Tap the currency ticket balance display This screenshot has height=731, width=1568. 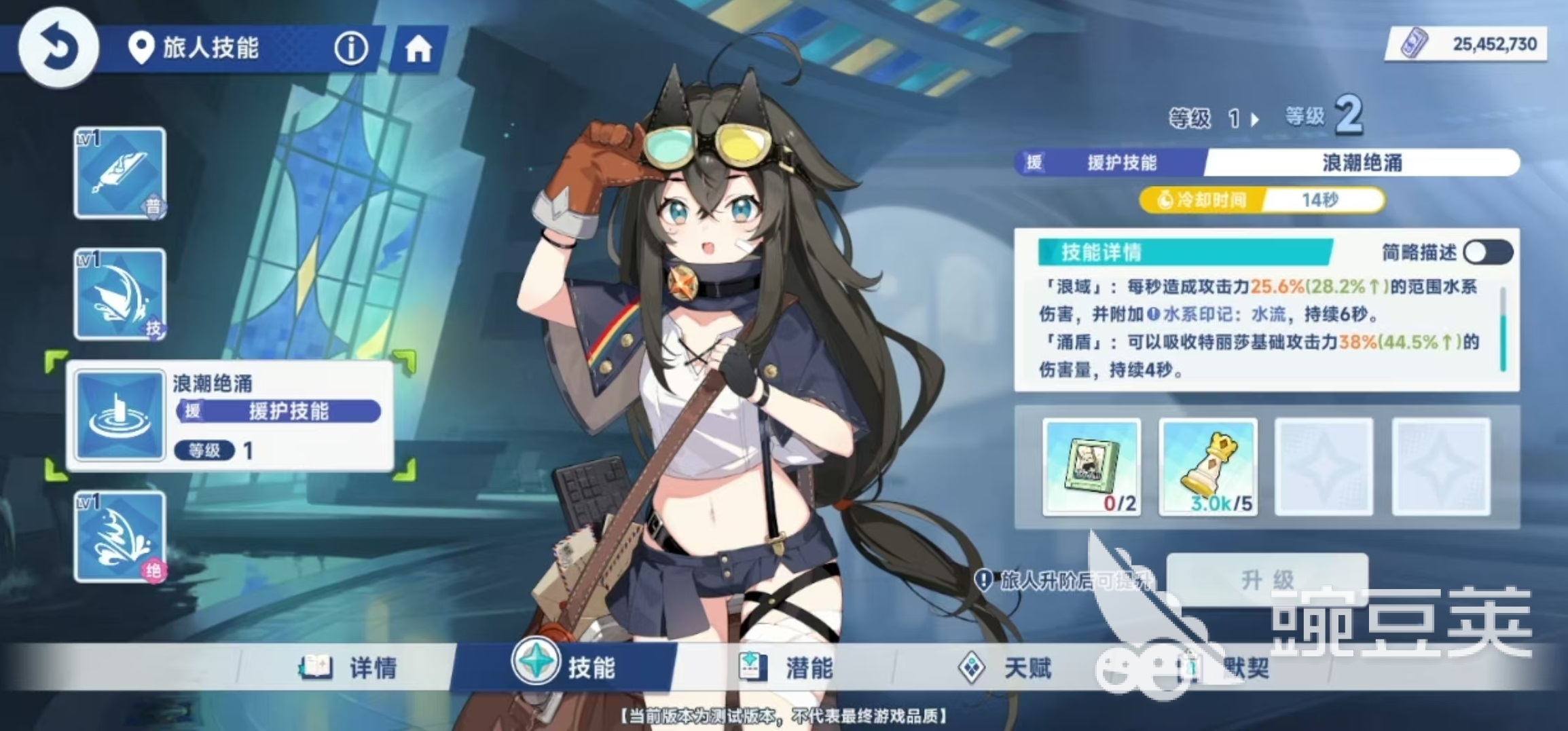click(x=1467, y=45)
